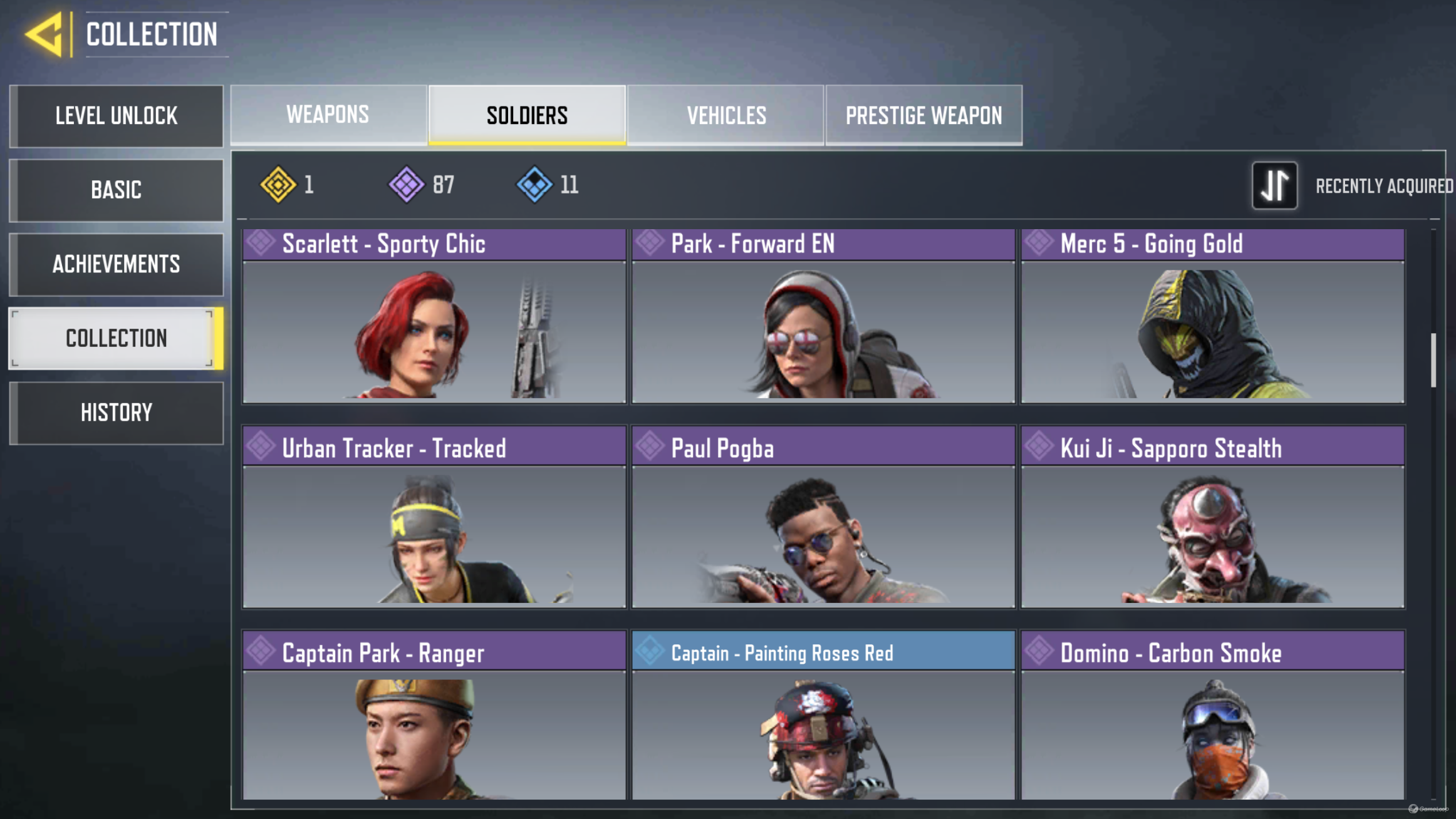1456x819 pixels.
Task: Switch to the Vehicles tab
Action: coord(726,115)
